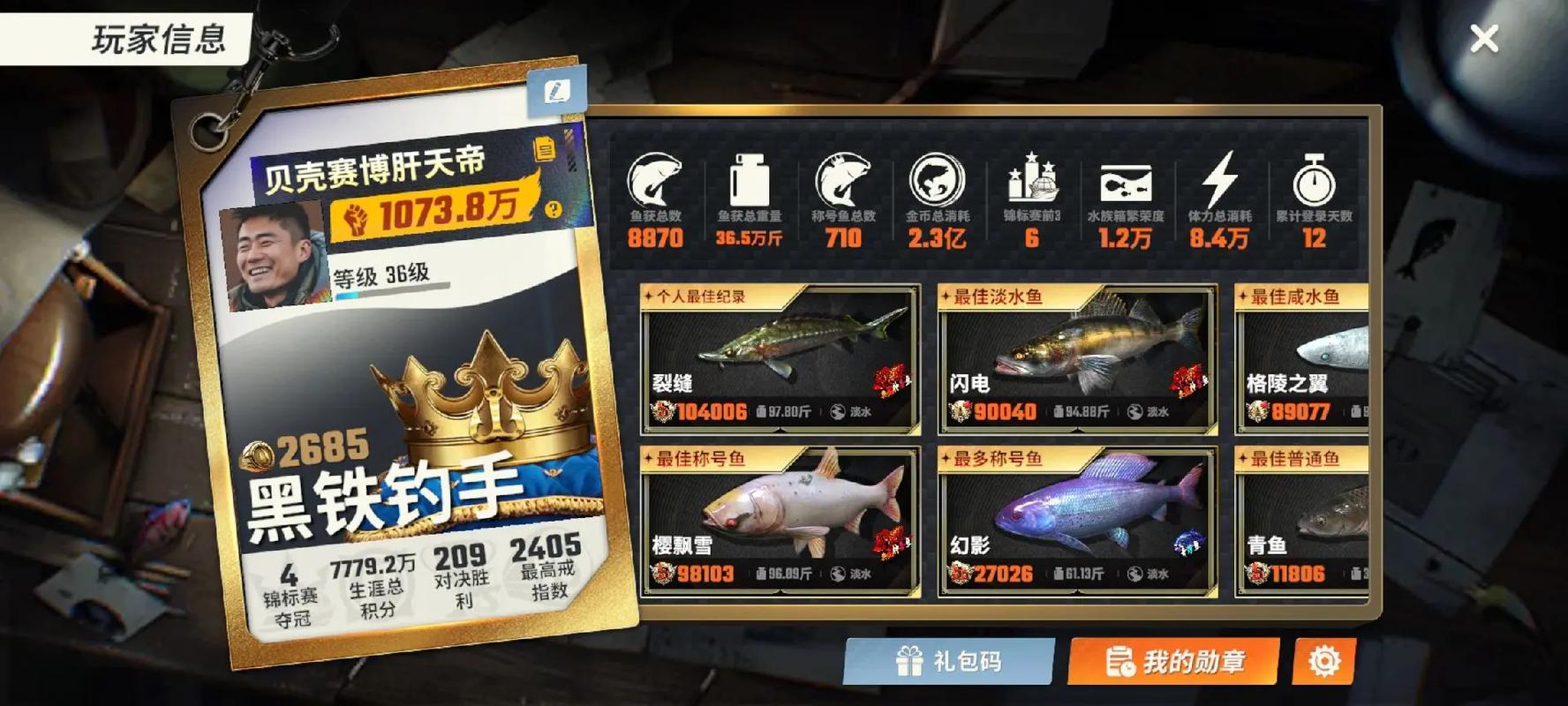Click the 锦标赛前3 podium trophy icon
Viewport: 1568px width, 706px height.
point(1032,179)
